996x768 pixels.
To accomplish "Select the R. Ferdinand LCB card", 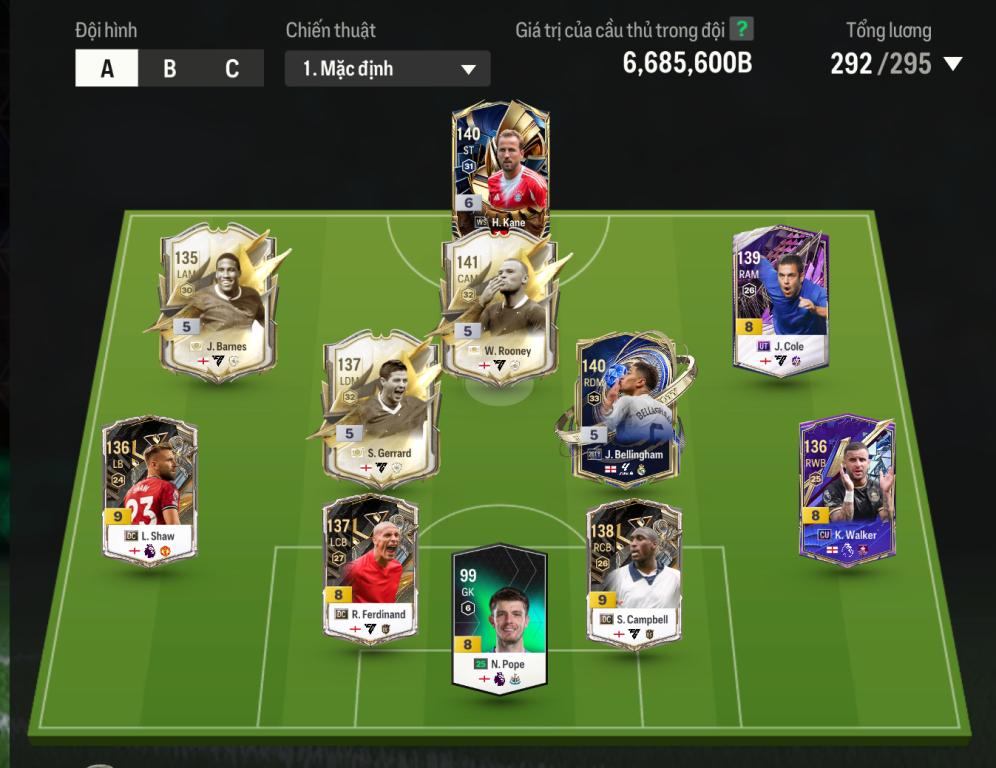I will [x=370, y=568].
